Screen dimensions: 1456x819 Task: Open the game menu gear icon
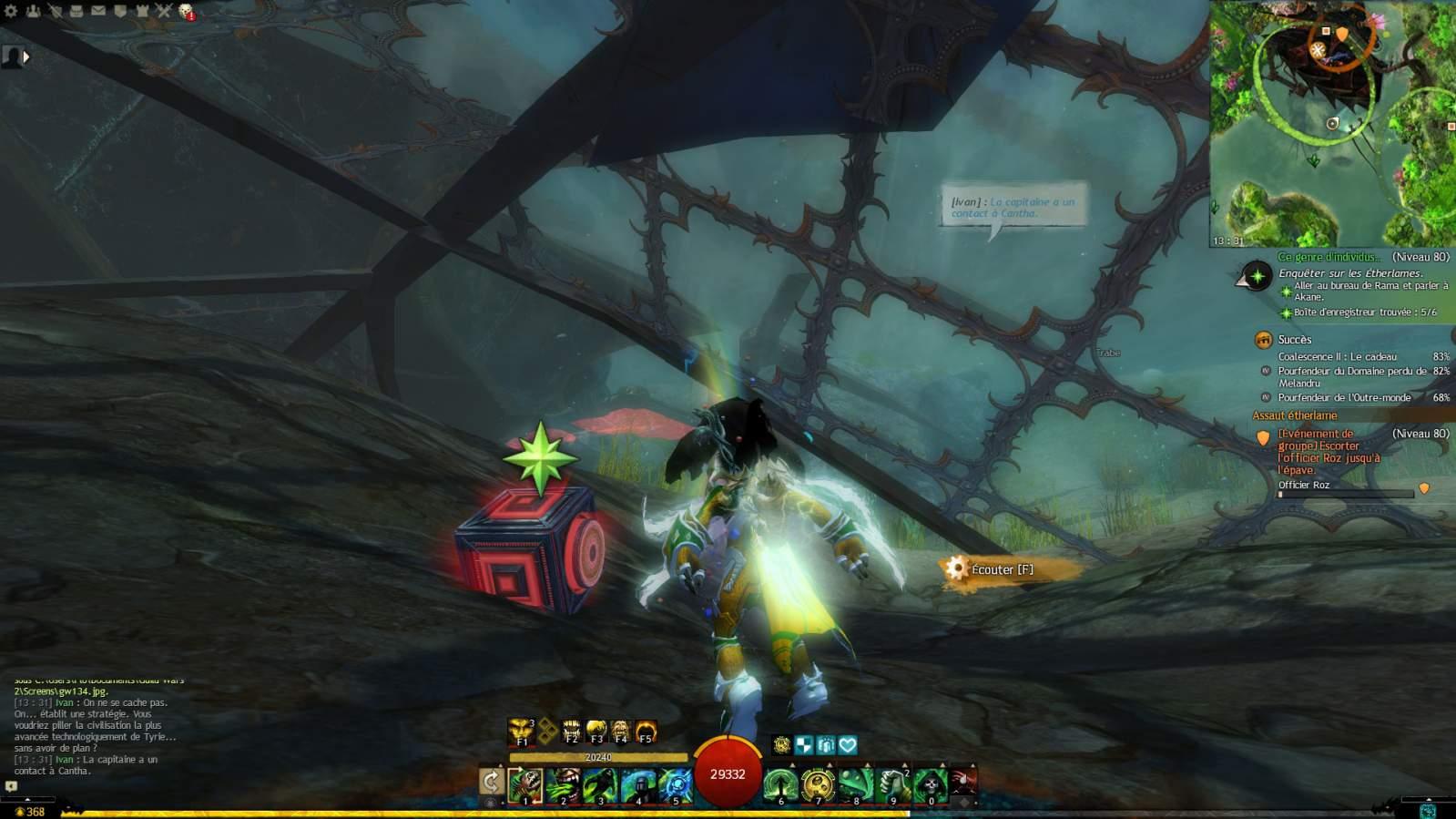pos(12,11)
